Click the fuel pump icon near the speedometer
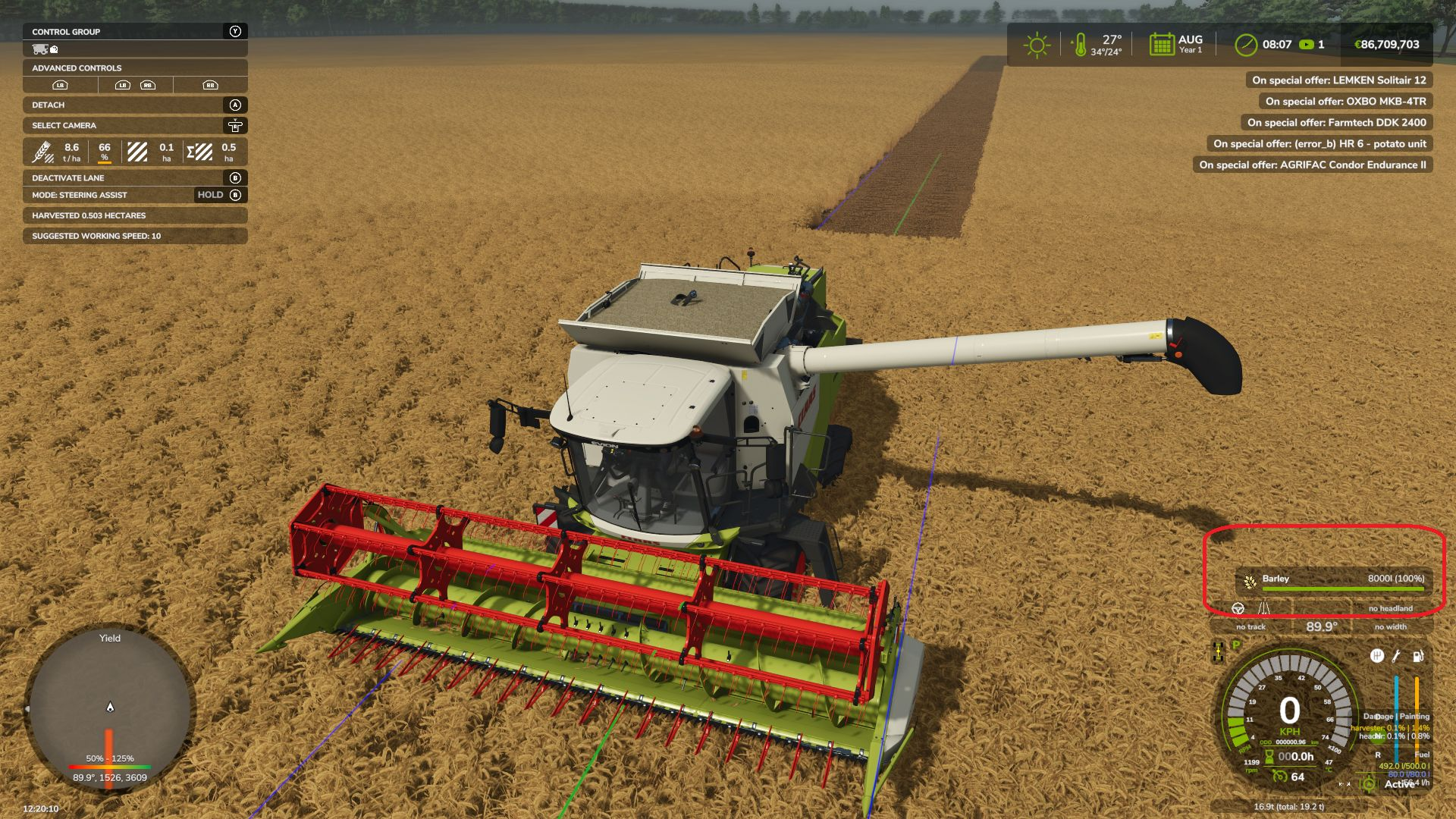 point(1418,656)
